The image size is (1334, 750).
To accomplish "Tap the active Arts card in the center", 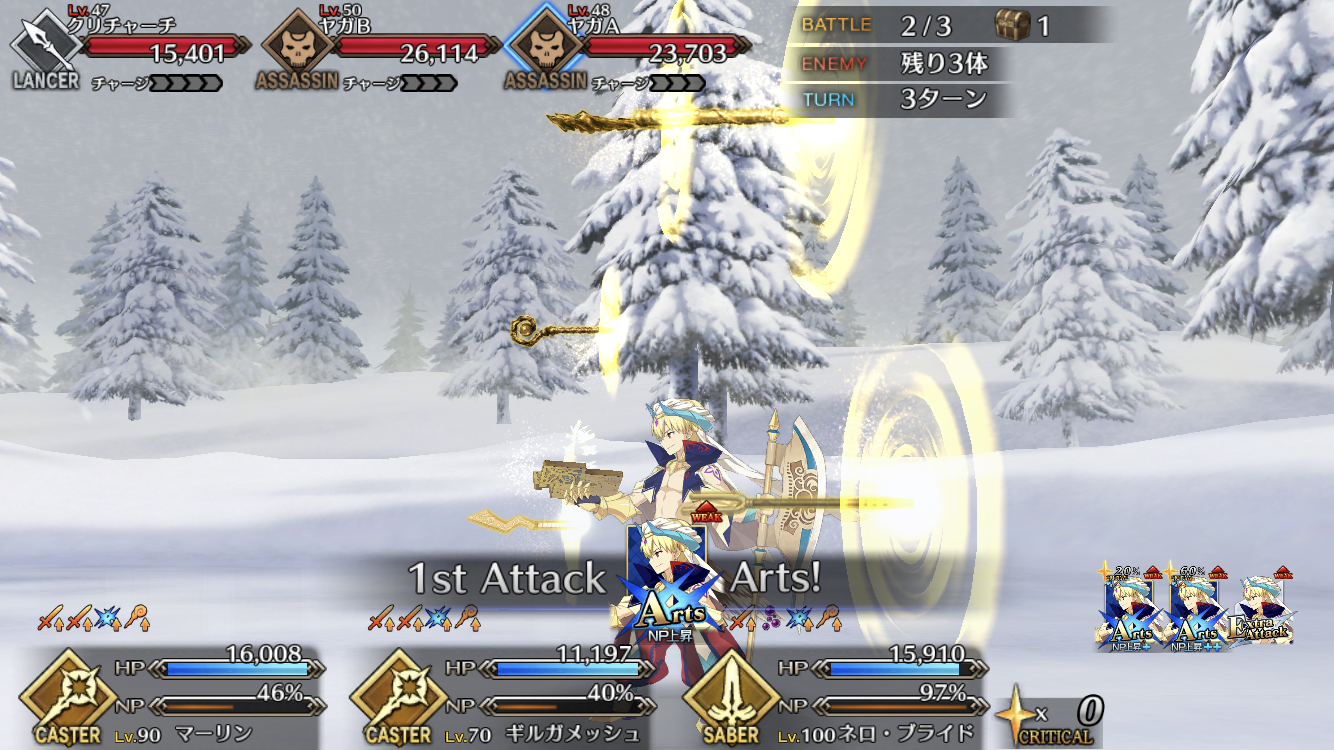I will click(x=666, y=585).
